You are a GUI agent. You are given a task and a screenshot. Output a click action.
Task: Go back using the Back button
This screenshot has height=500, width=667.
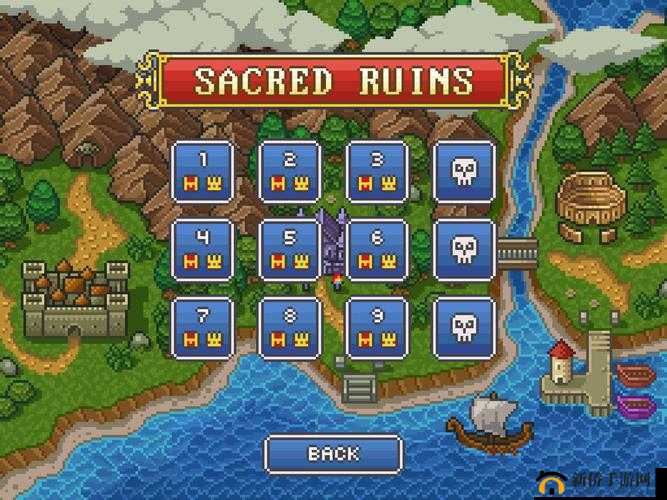click(332, 454)
